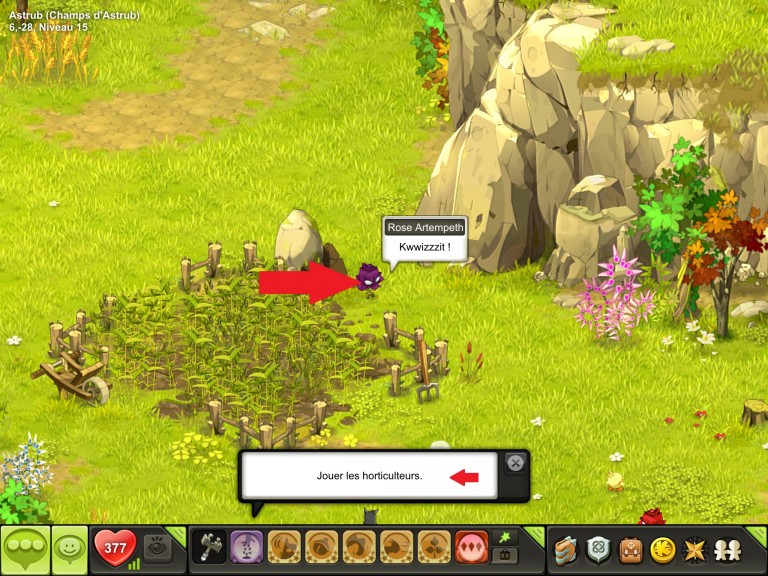Activate the purple spell icon
768x576 pixels.
(x=246, y=548)
